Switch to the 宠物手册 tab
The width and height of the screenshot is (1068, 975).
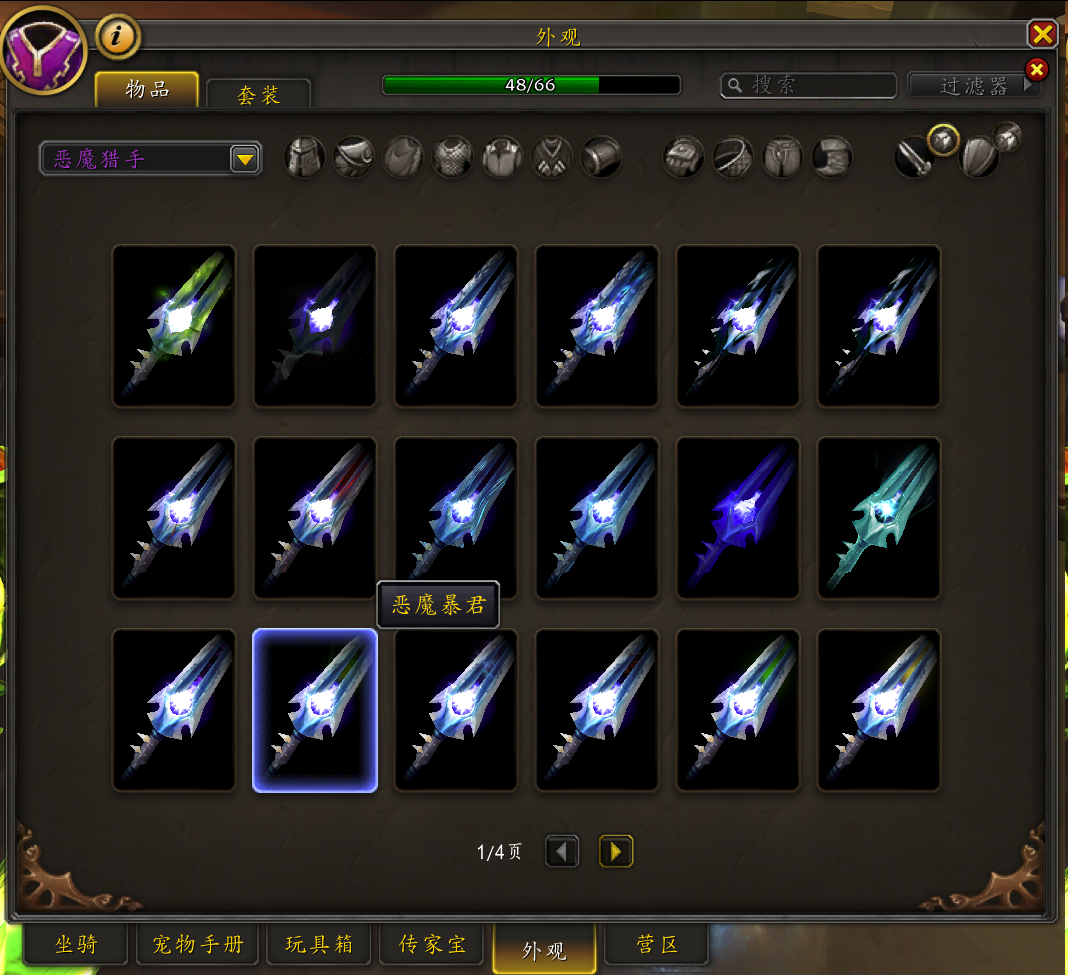[x=197, y=943]
